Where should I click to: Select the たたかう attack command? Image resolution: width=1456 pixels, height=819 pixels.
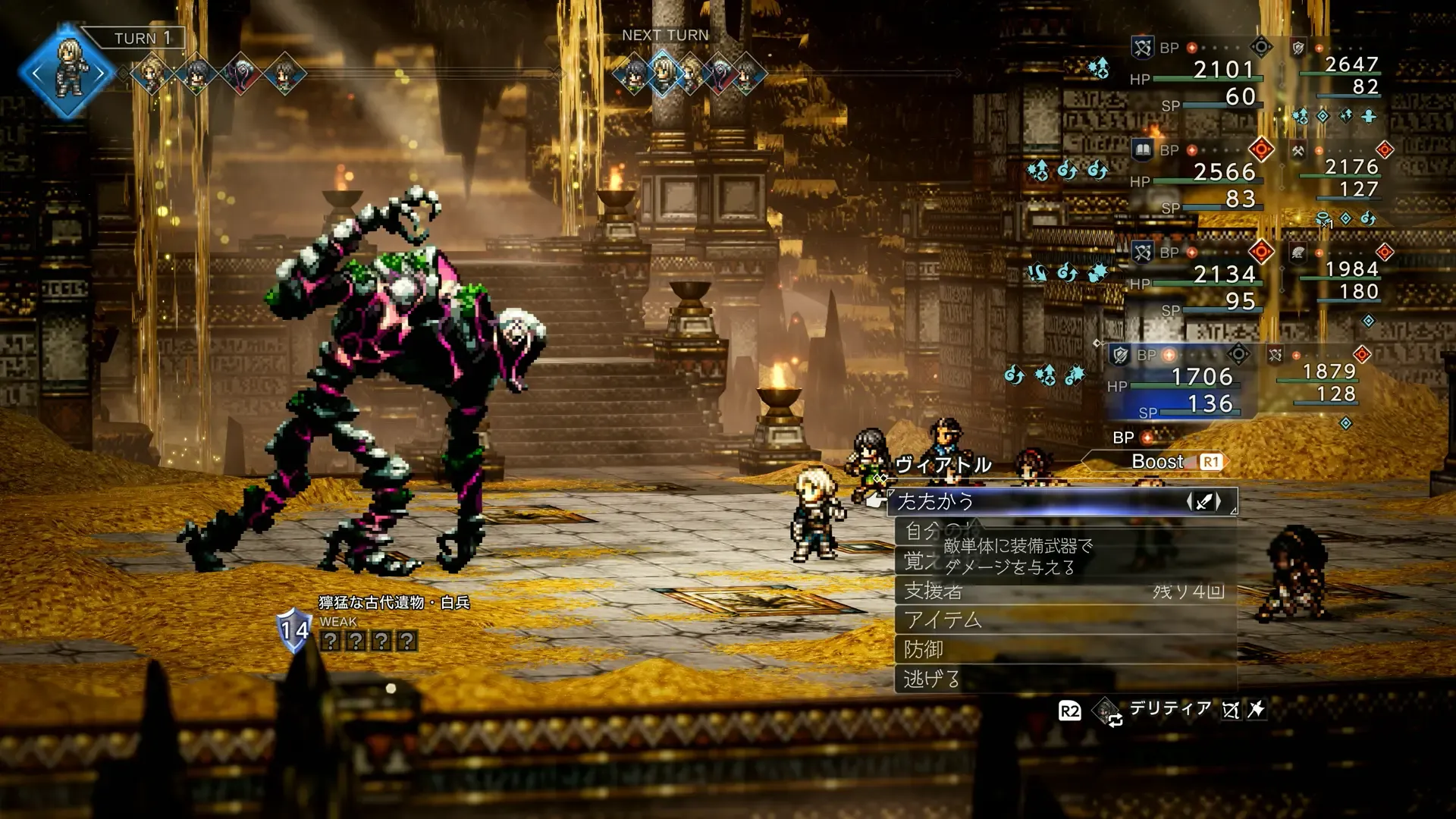(1062, 501)
